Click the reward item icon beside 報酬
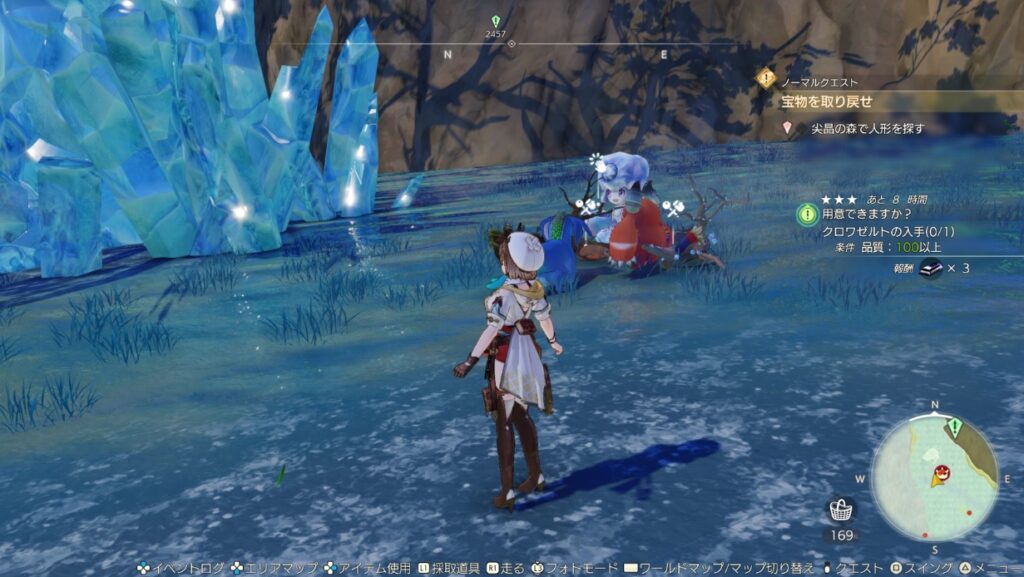1024x577 pixels. click(x=931, y=267)
